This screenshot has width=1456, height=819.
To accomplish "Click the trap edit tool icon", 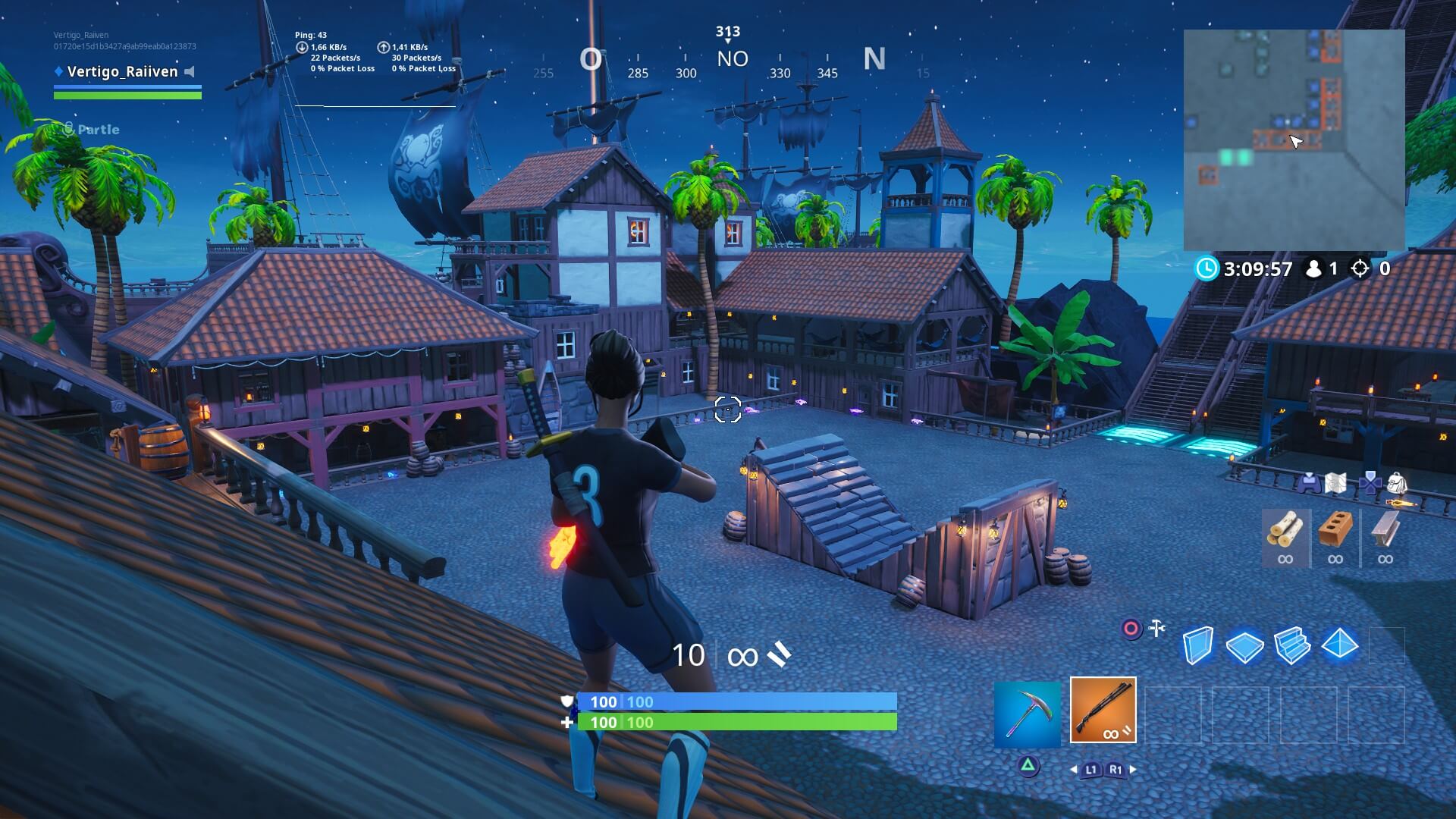I will 1156,628.
